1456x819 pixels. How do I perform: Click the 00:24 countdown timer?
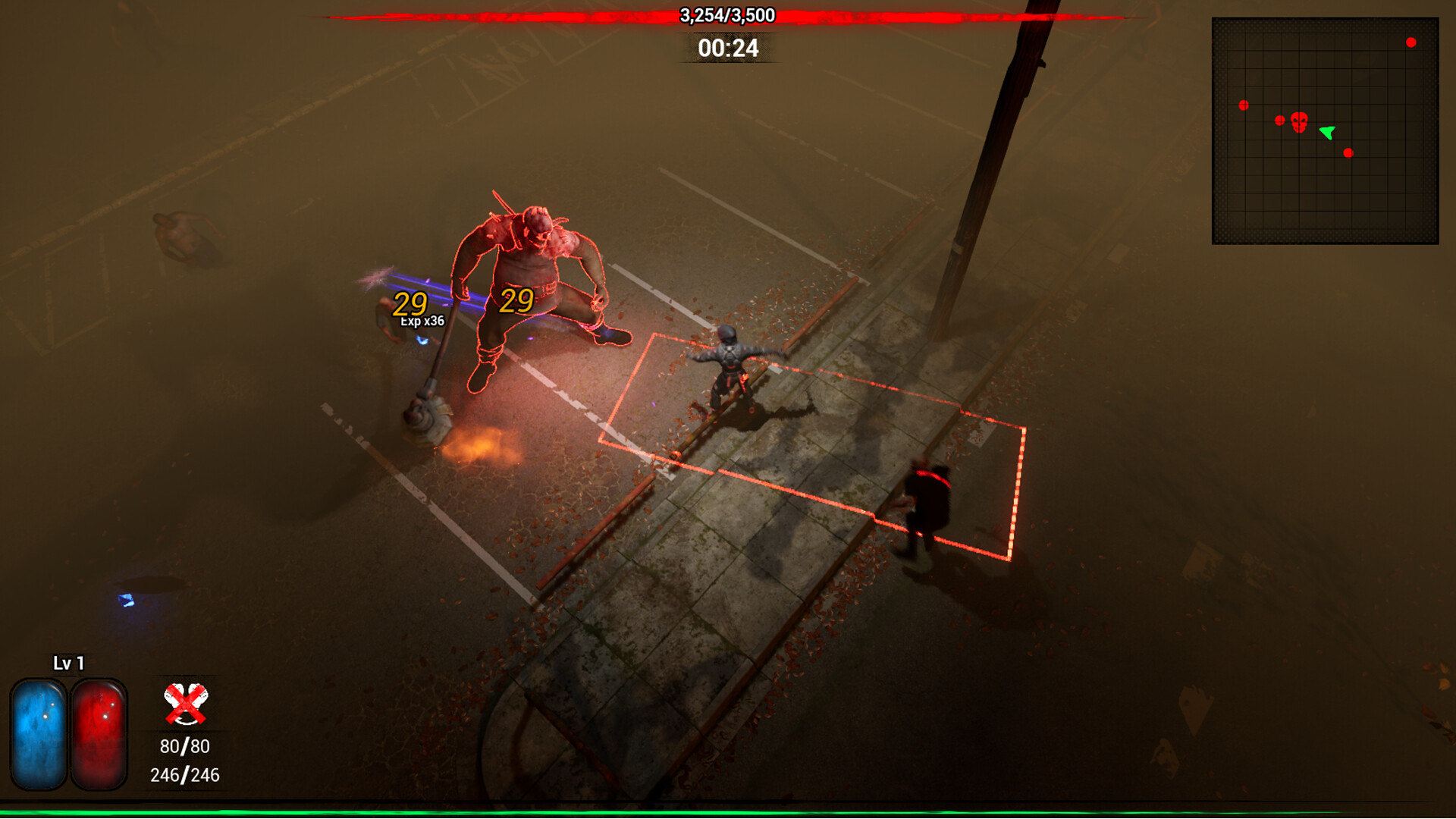pos(728,50)
